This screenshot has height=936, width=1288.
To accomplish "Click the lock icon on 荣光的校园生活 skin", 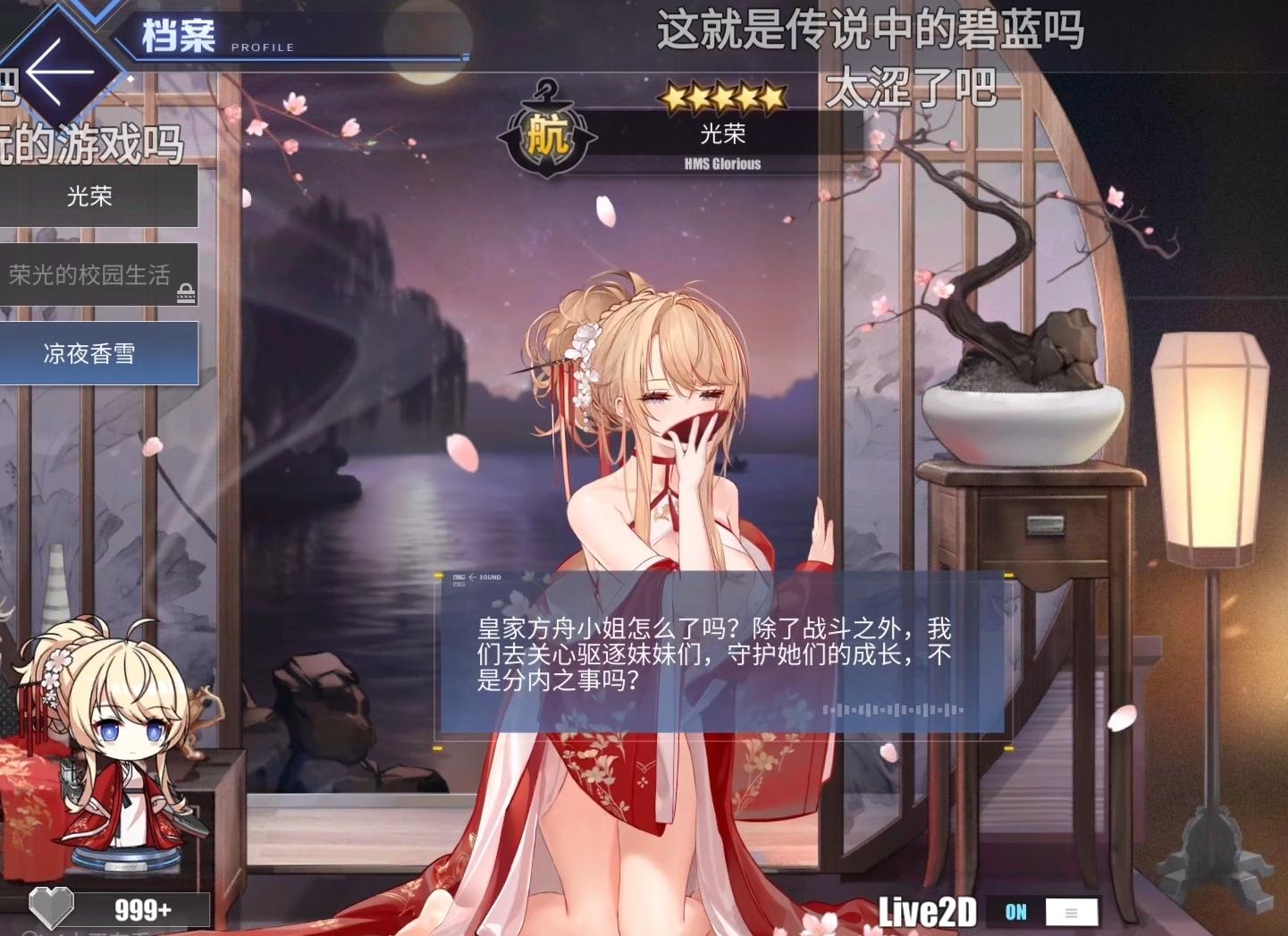I will tap(187, 291).
